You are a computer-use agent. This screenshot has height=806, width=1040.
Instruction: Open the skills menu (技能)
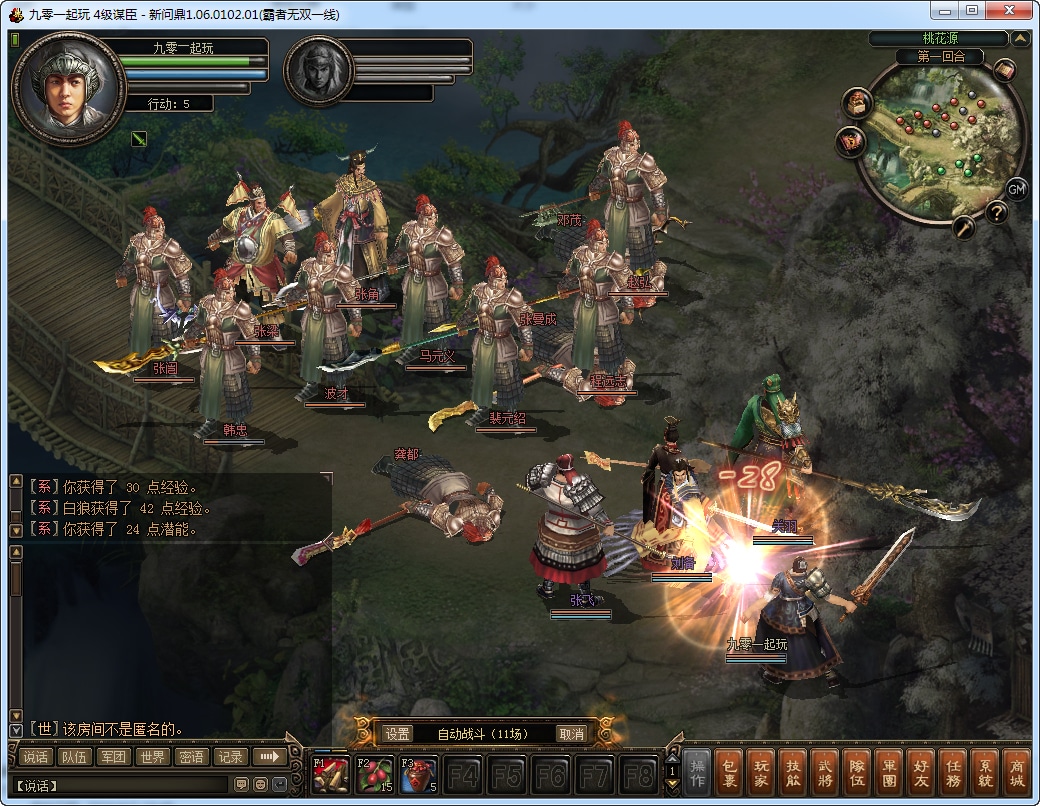[x=792, y=773]
